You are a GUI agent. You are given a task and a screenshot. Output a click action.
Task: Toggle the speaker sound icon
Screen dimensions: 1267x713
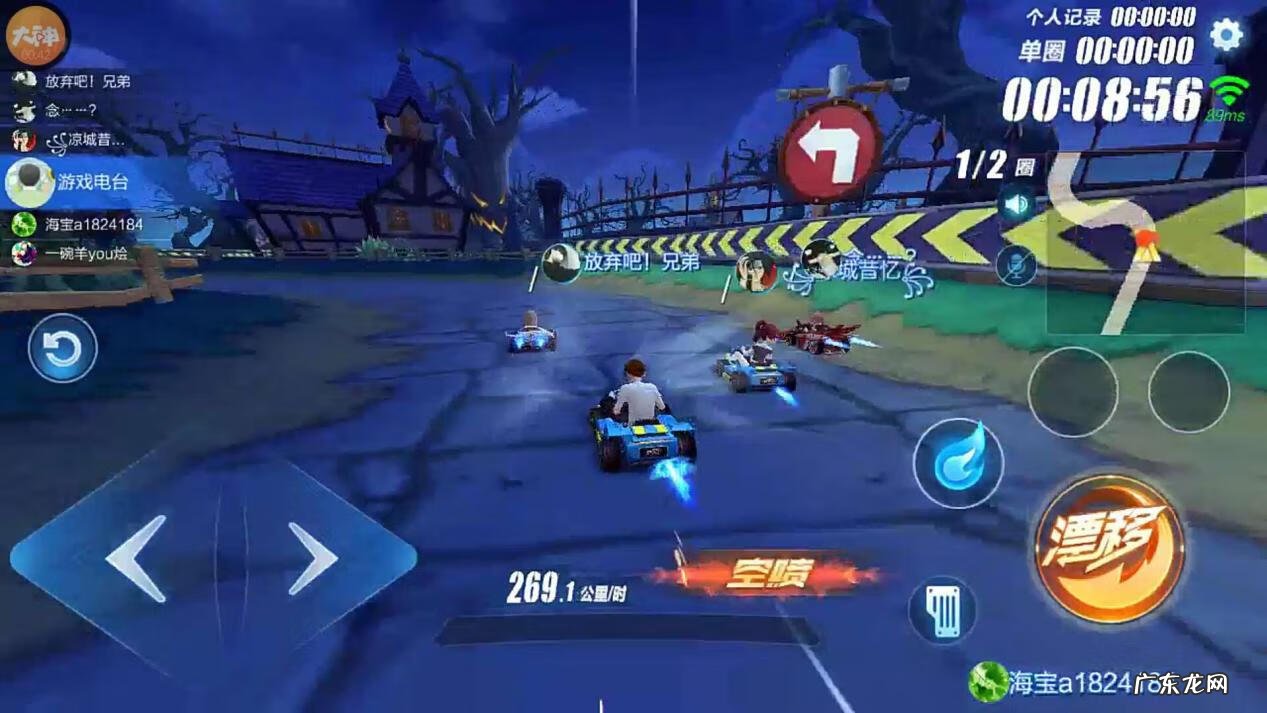[x=1016, y=205]
